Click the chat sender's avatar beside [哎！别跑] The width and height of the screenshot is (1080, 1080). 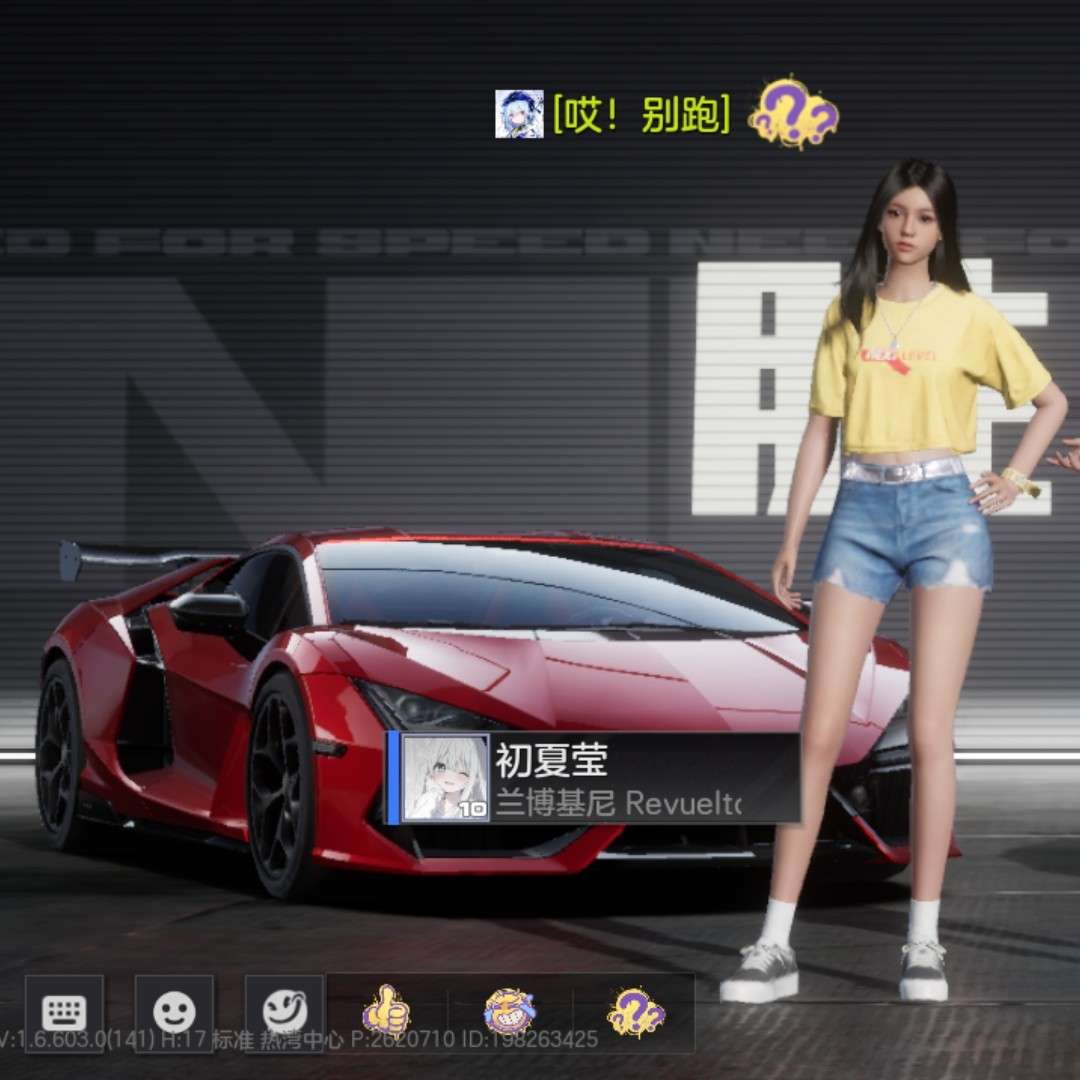click(x=519, y=115)
